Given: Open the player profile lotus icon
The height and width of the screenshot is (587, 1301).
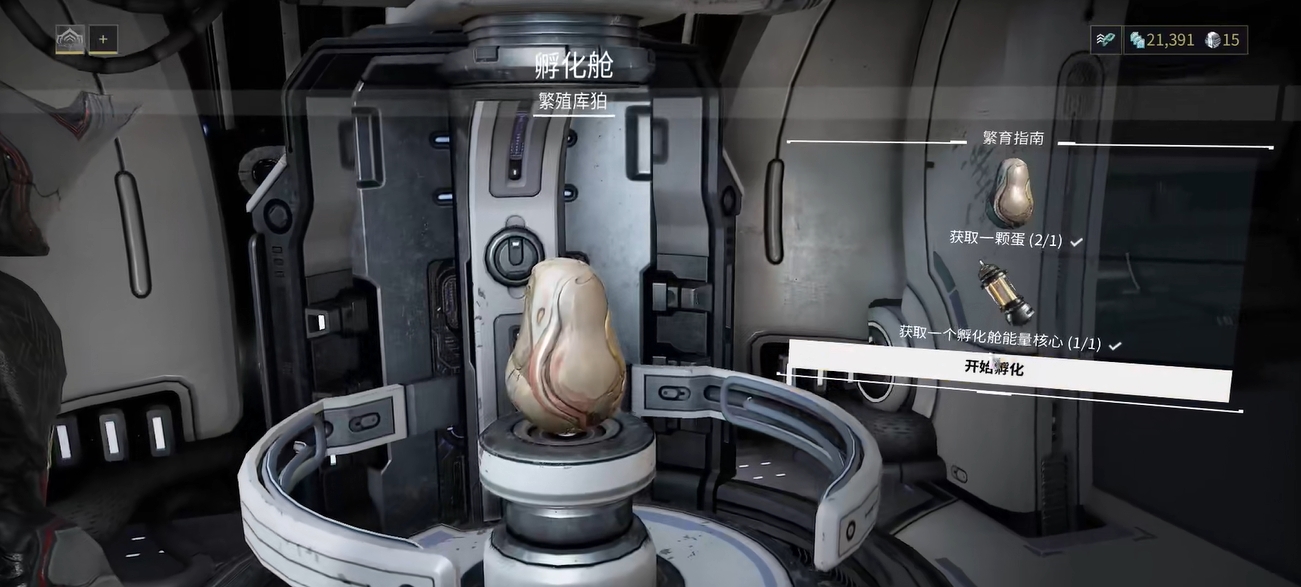Looking at the screenshot, I should [x=70, y=40].
